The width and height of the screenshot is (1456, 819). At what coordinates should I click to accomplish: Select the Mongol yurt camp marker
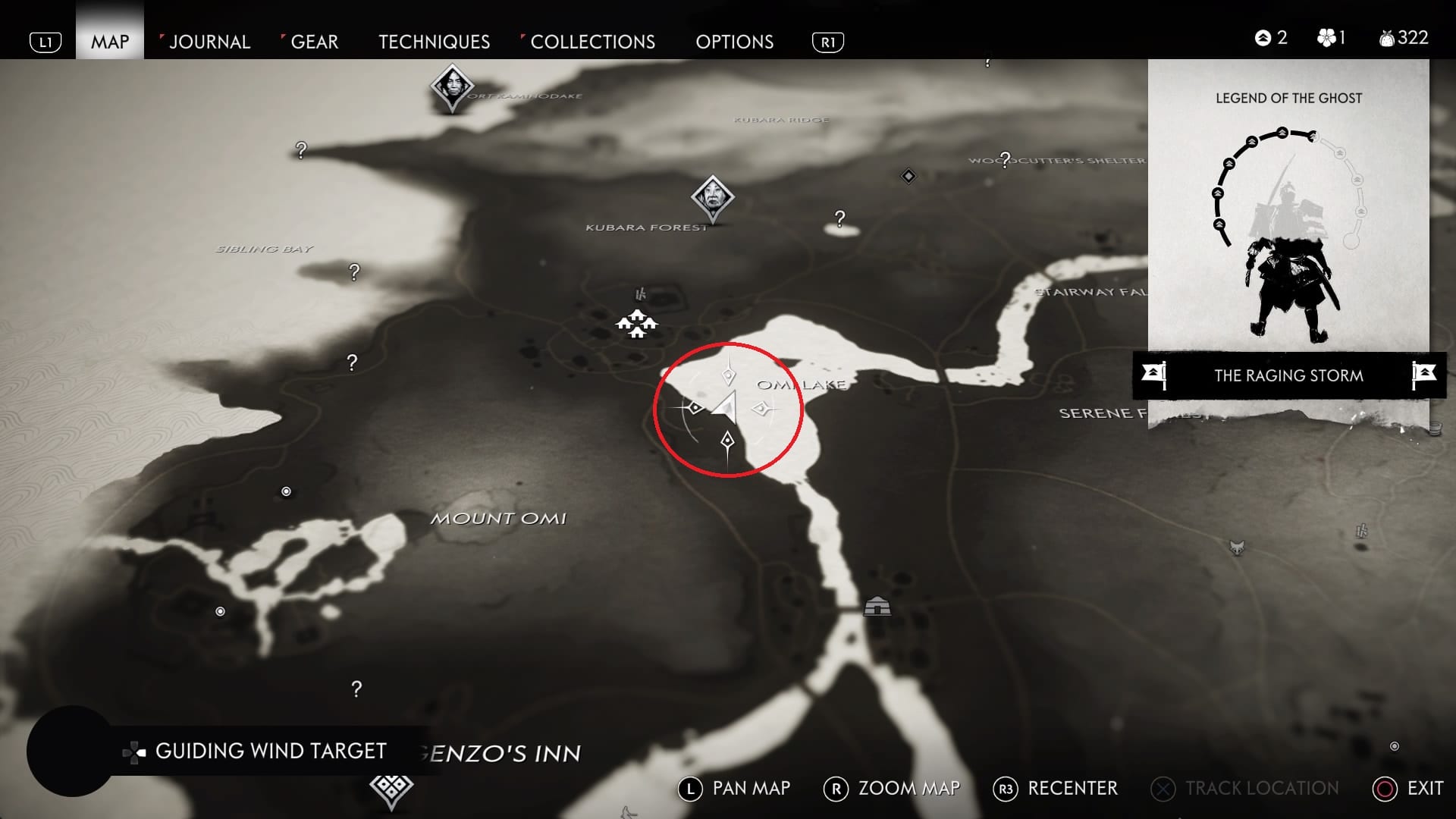(877, 606)
